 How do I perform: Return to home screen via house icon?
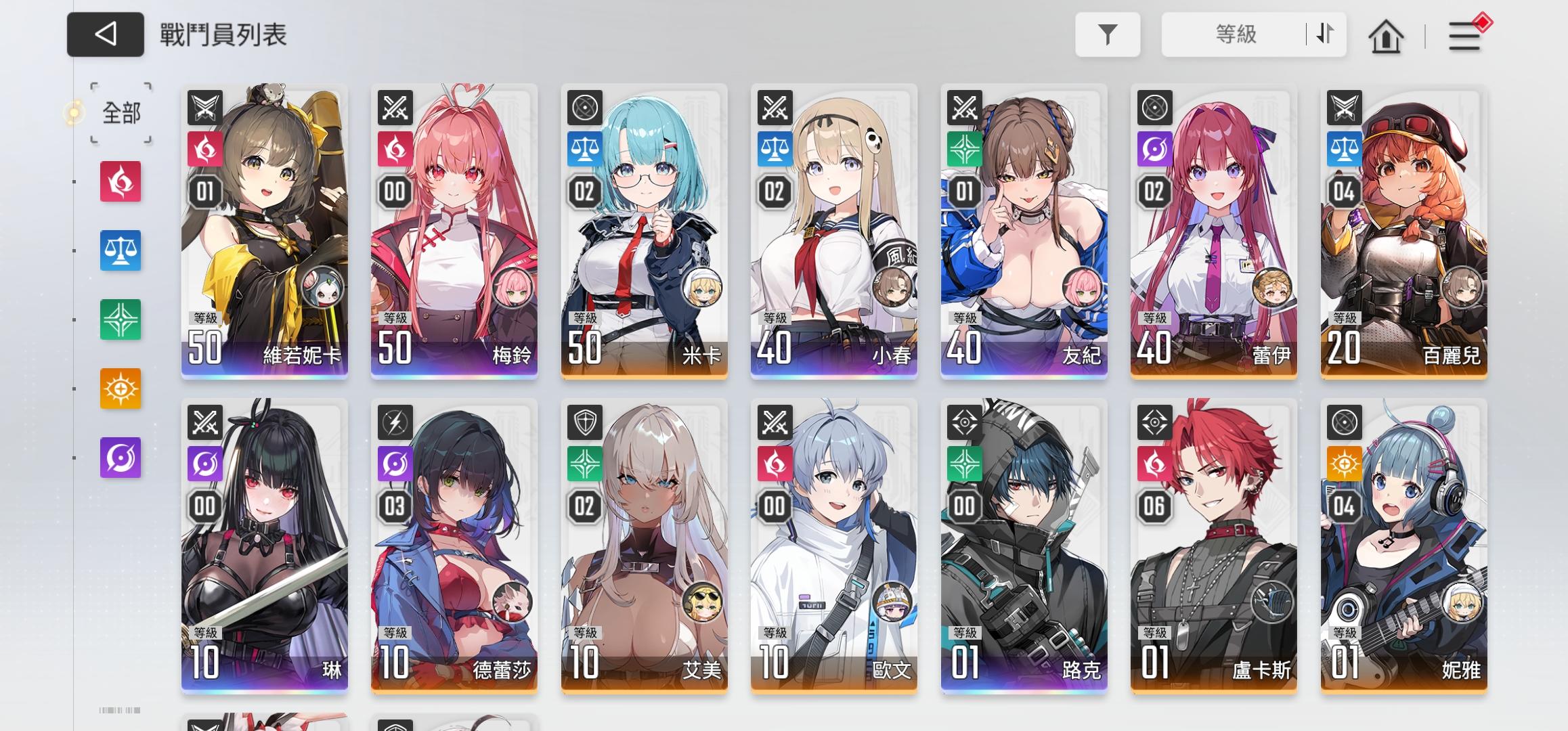[x=1386, y=35]
